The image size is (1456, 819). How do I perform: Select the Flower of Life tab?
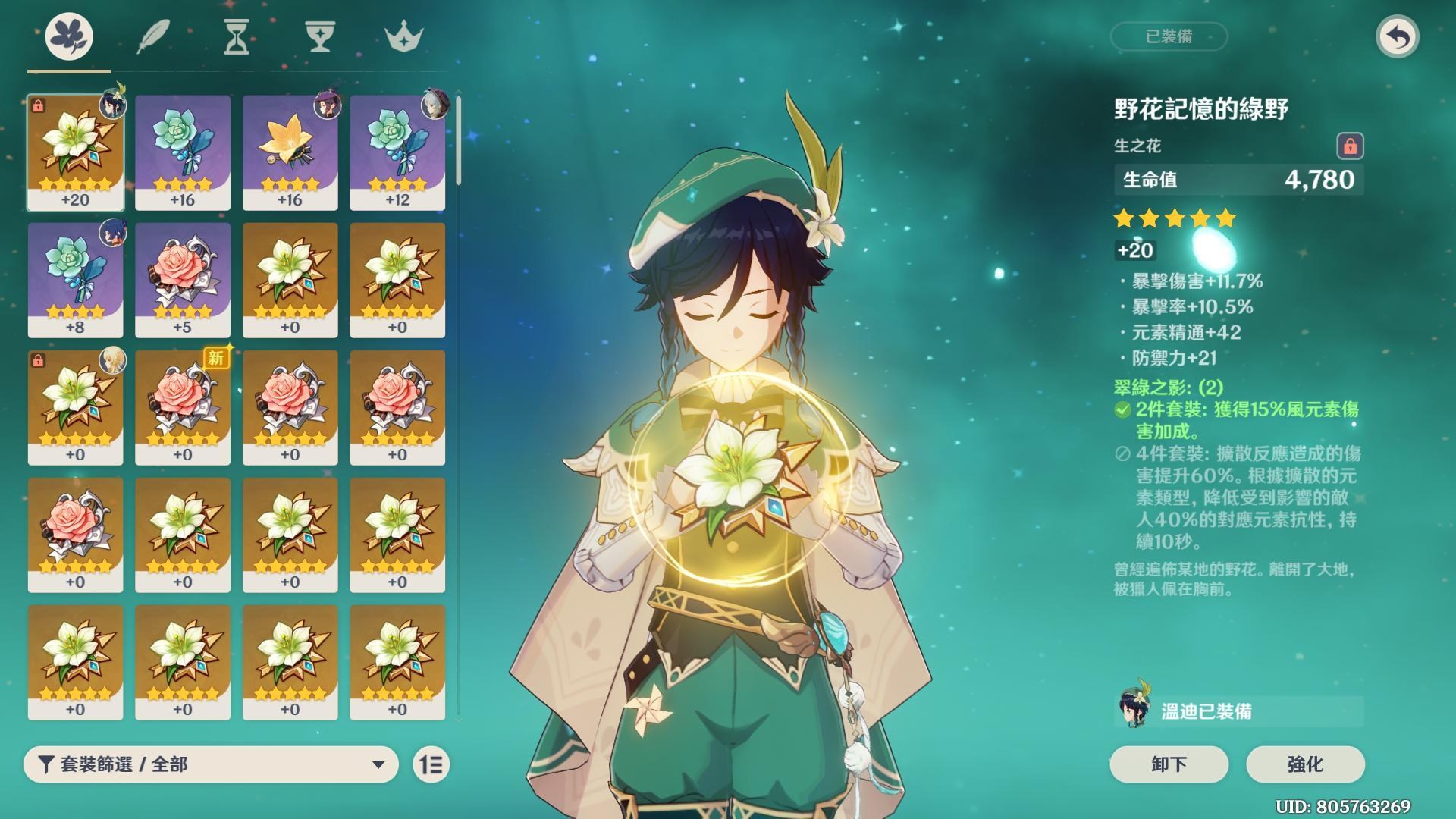69,36
